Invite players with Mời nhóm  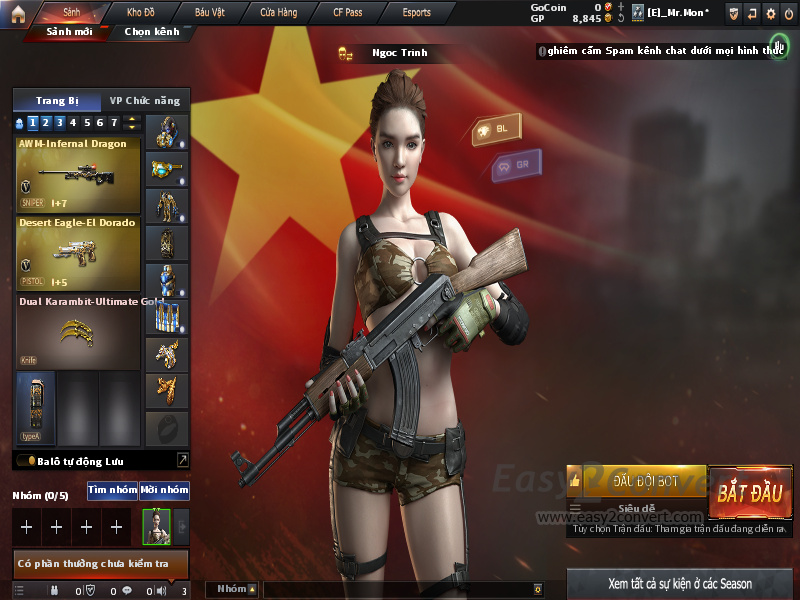tap(164, 490)
